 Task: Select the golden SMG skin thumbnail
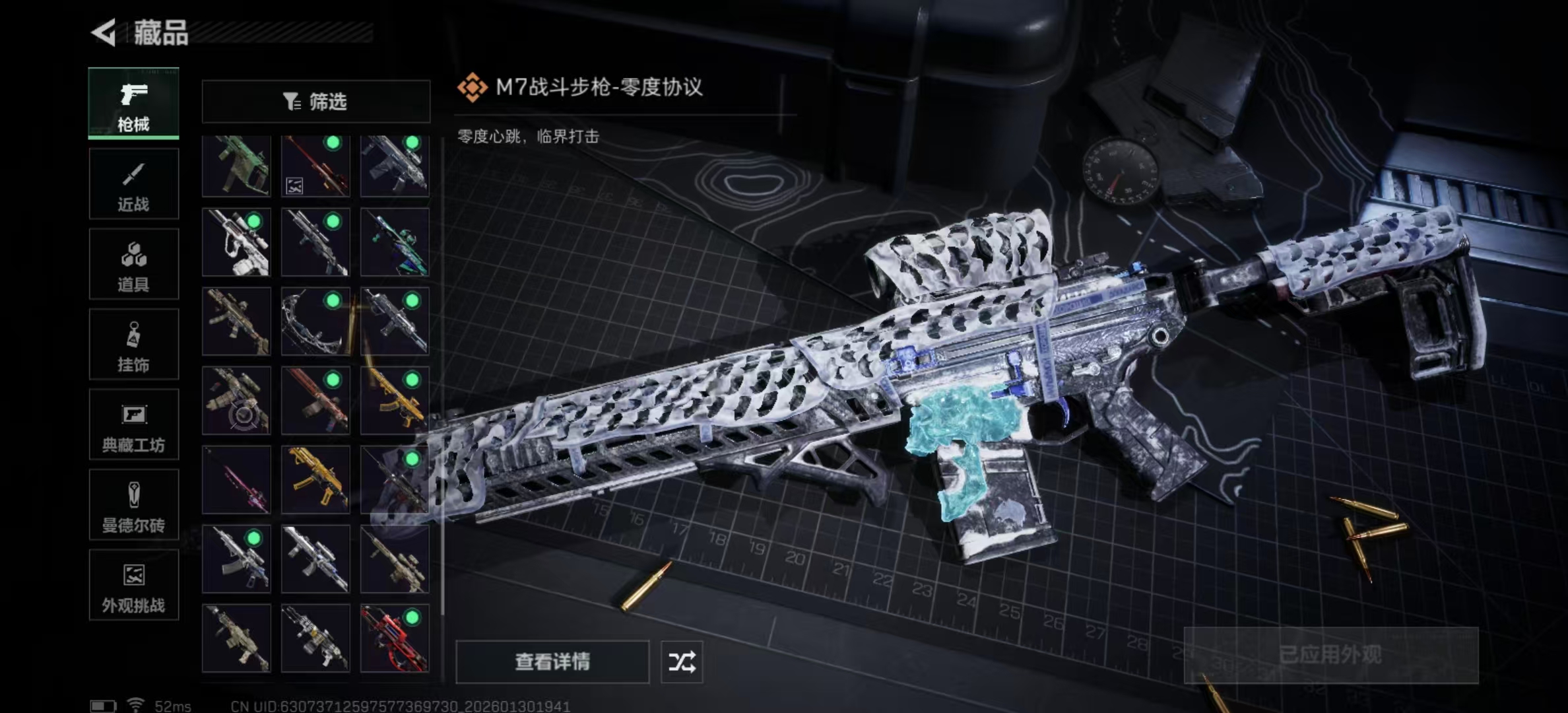[x=315, y=479]
